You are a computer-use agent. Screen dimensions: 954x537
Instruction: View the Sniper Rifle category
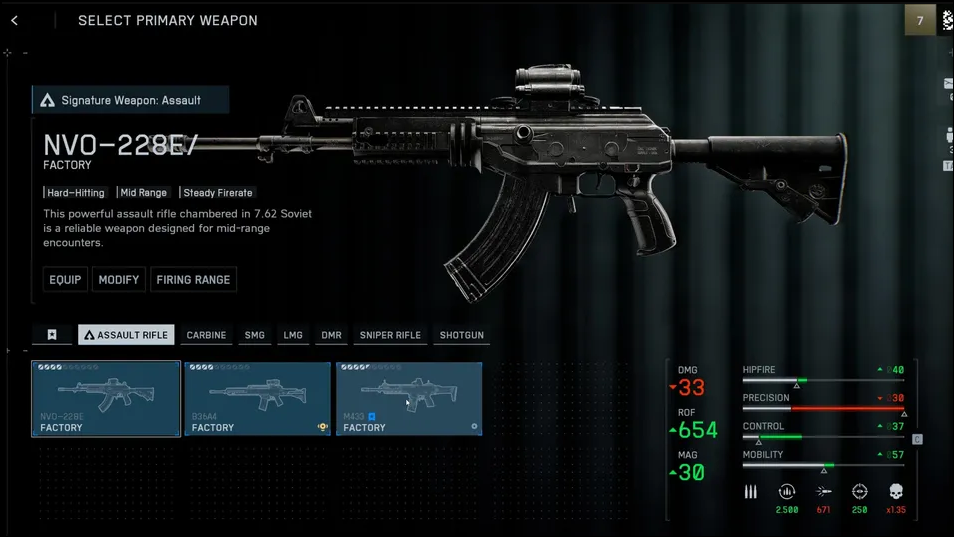click(x=390, y=335)
